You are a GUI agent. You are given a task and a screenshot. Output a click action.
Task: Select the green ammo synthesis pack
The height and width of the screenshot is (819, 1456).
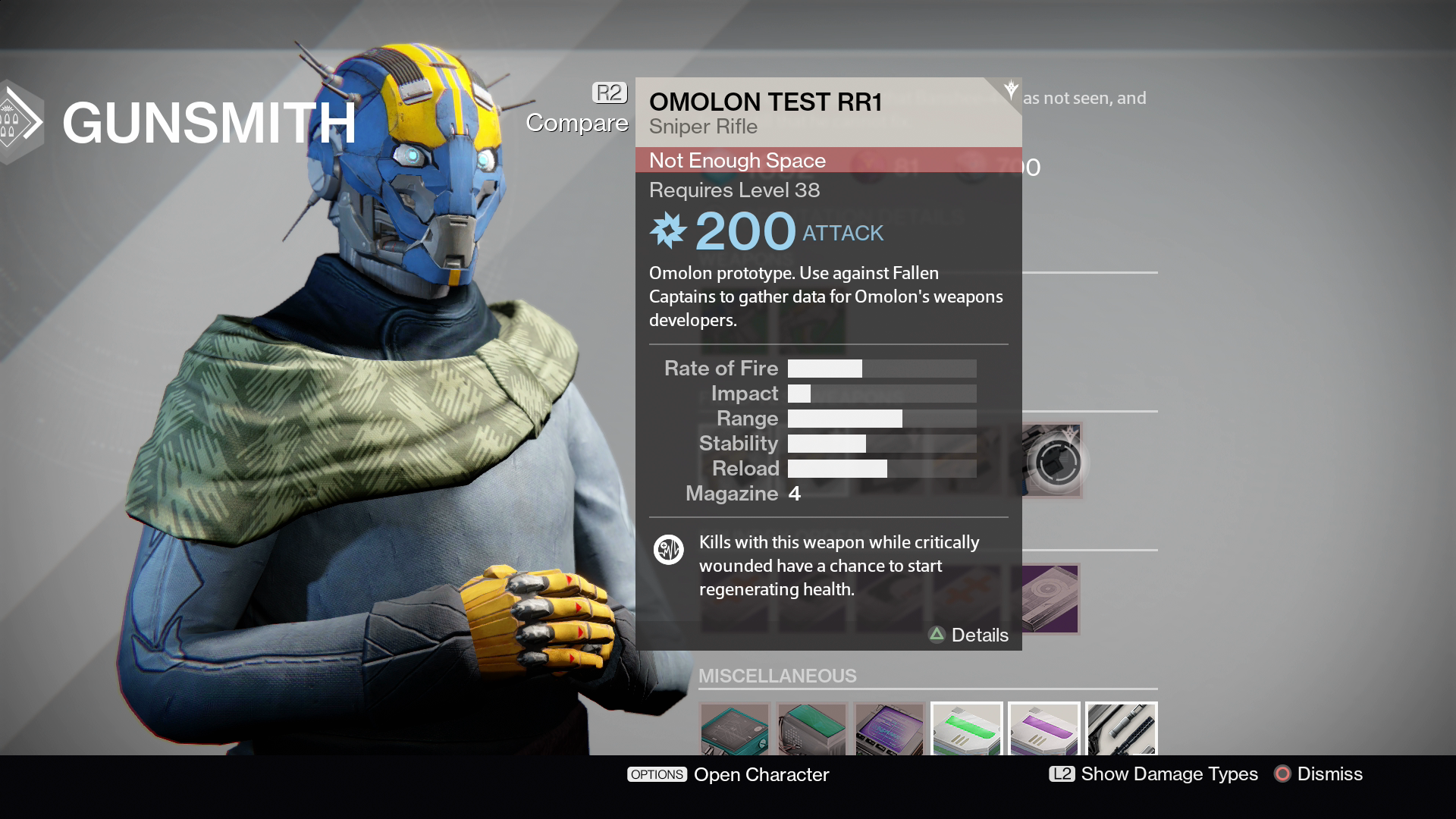click(x=966, y=730)
